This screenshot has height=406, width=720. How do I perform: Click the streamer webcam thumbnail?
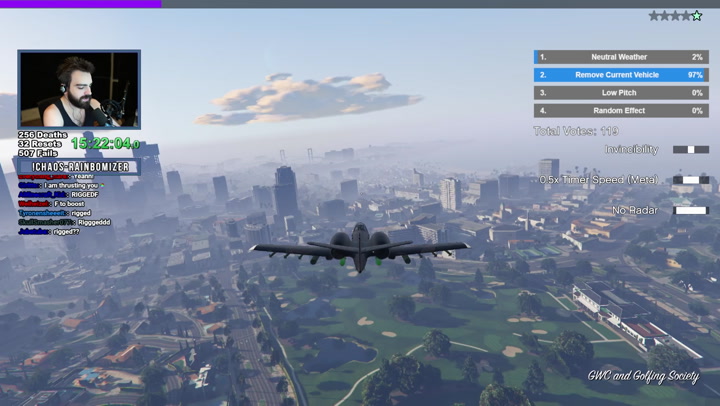point(79,90)
